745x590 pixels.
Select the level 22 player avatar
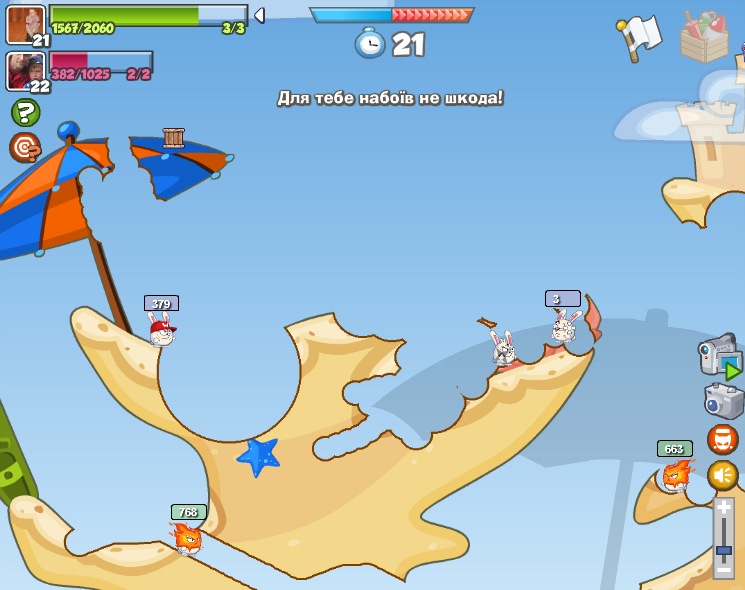[25, 71]
